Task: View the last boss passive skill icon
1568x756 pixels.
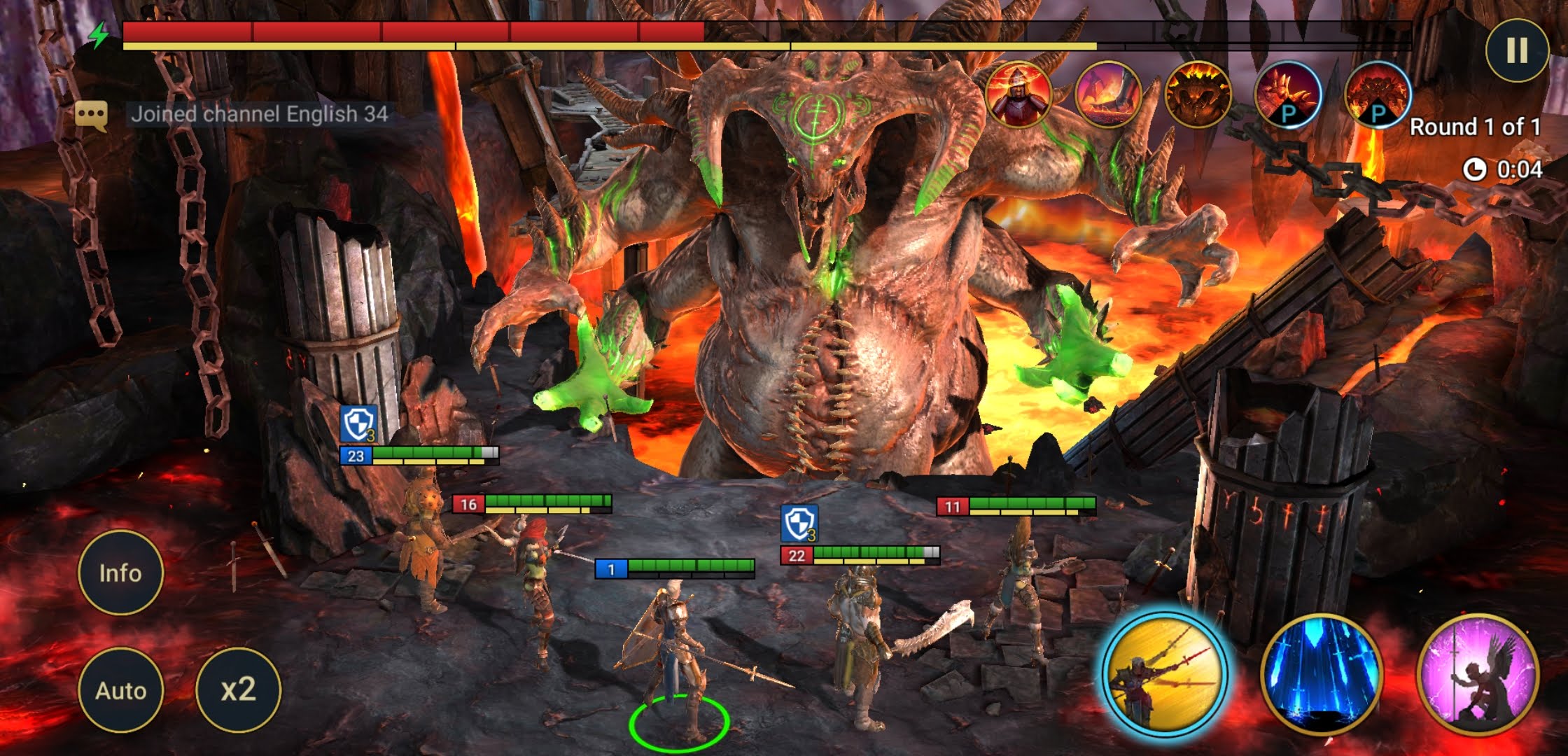Action: (x=1377, y=94)
